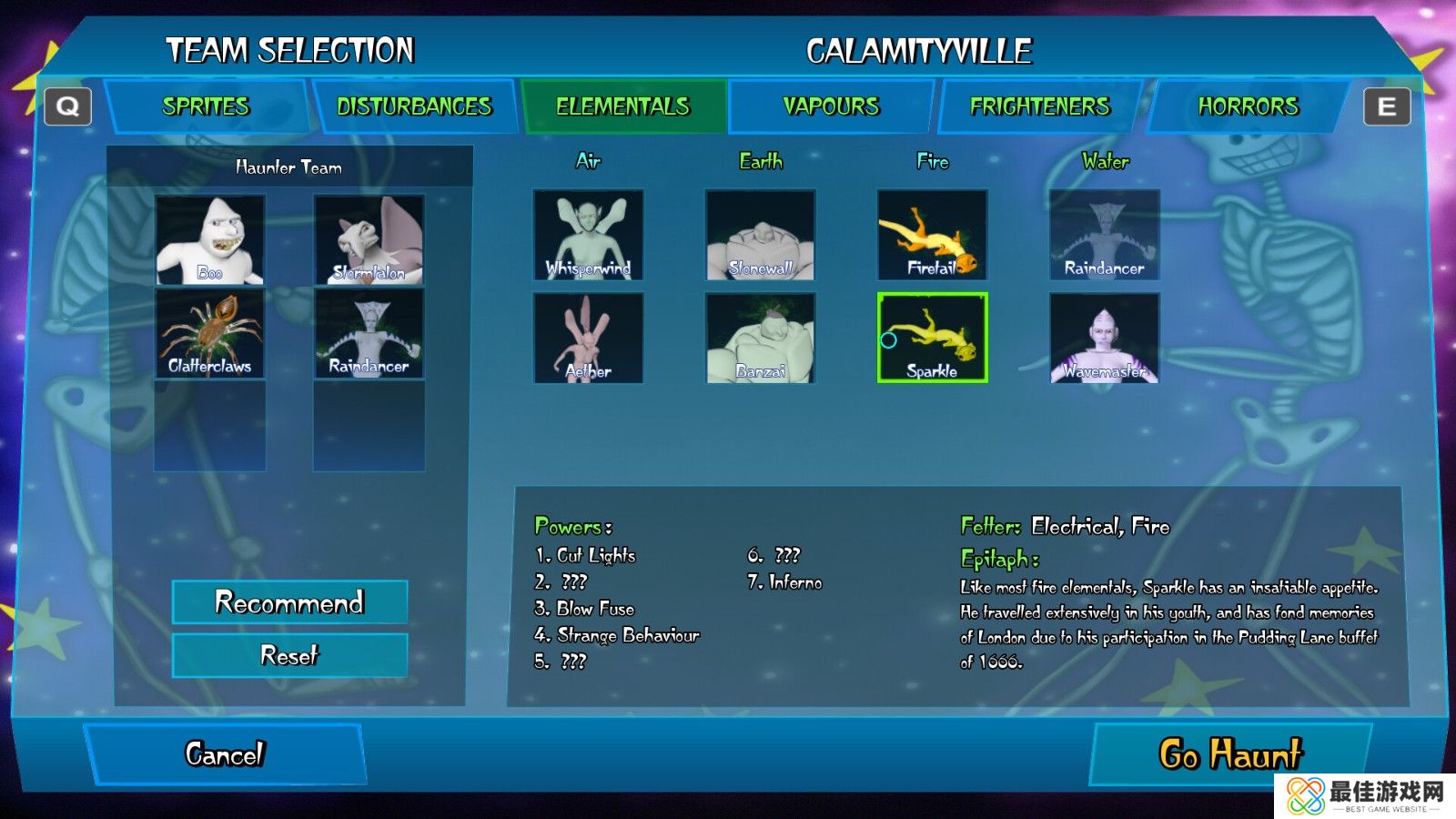The width and height of the screenshot is (1456, 819).
Task: Choose Whisperwind the air elemental
Action: (x=588, y=235)
